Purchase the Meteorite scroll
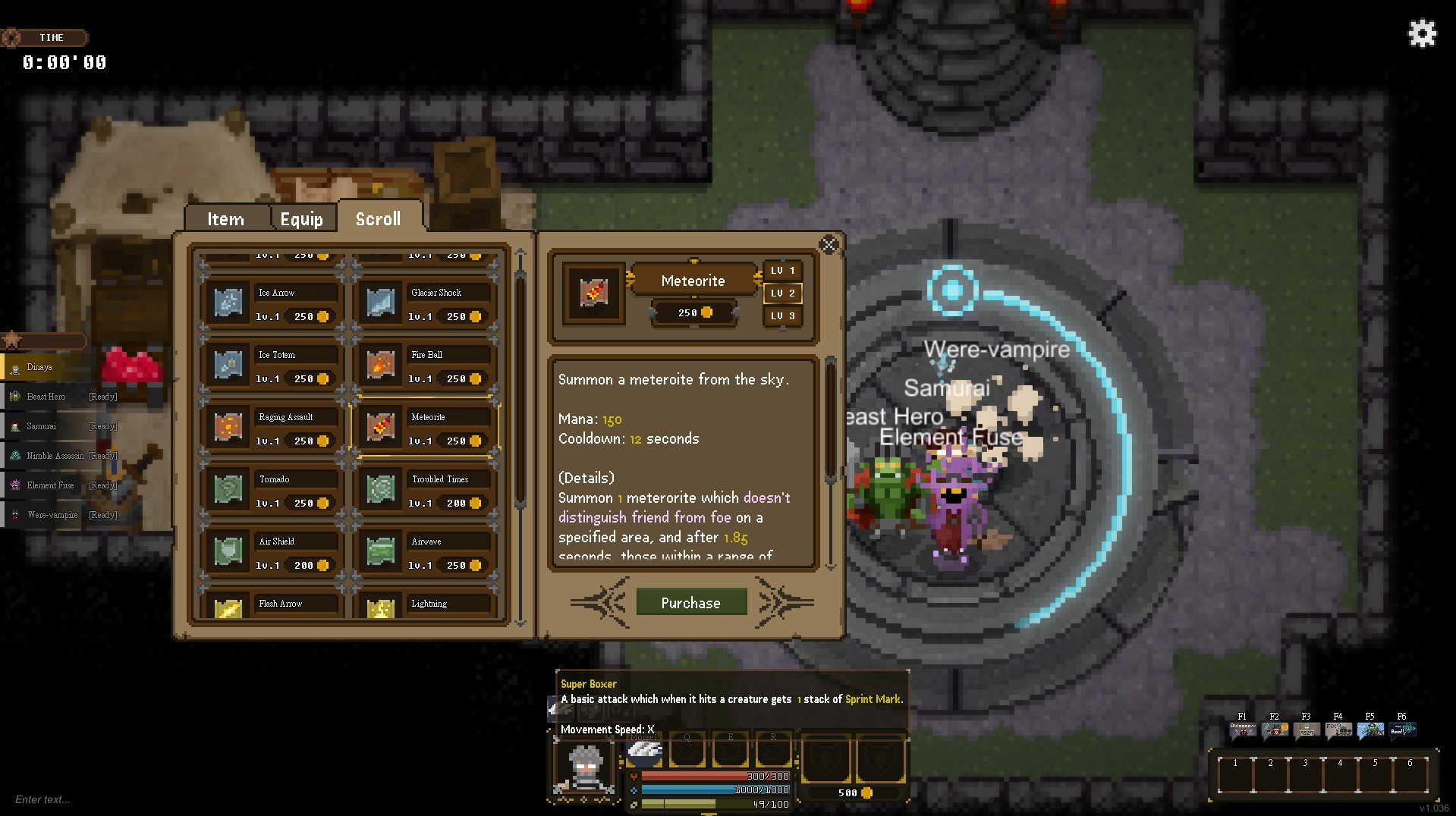The height and width of the screenshot is (816, 1456). [690, 602]
